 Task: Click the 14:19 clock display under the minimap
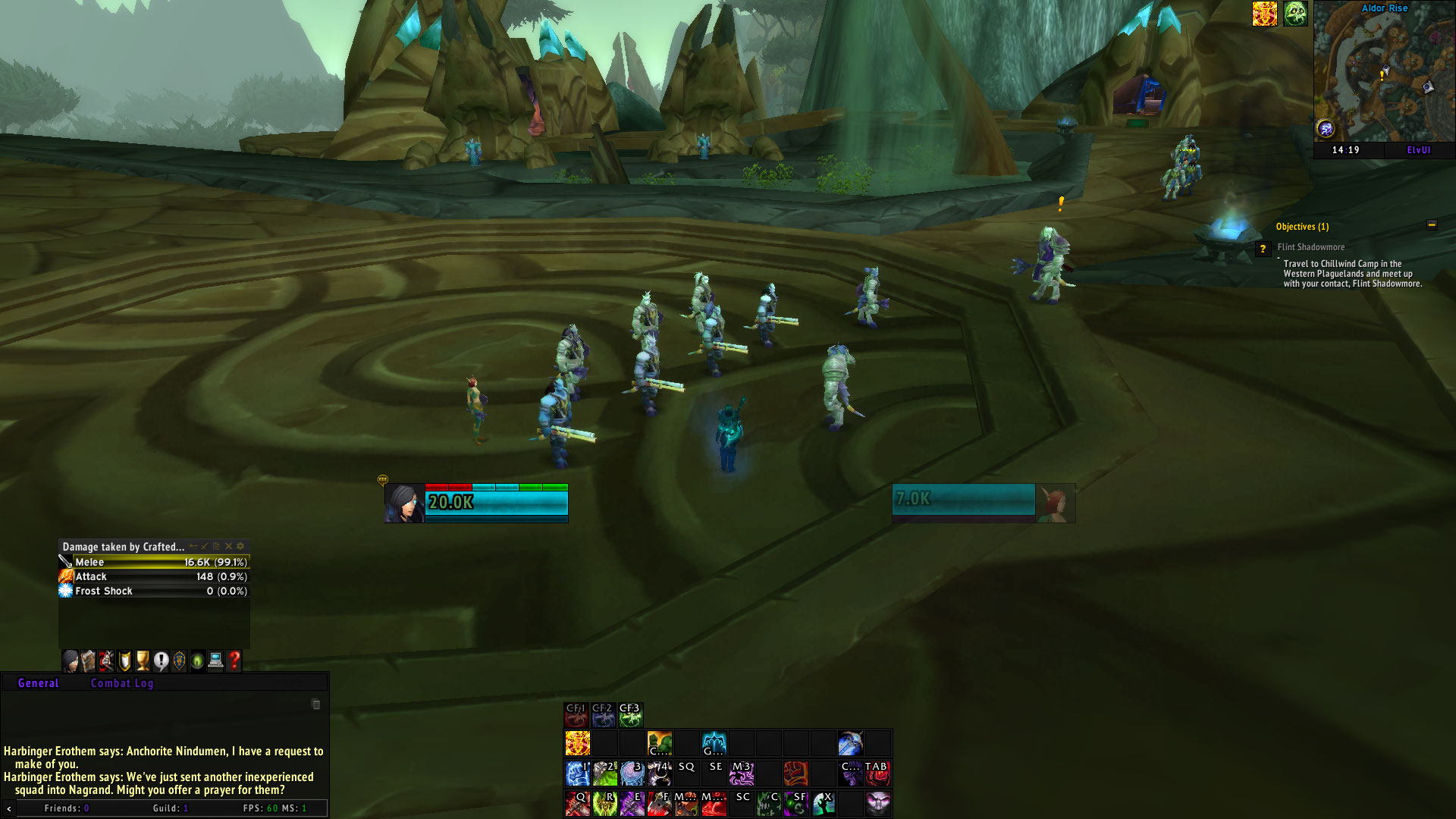1345,150
